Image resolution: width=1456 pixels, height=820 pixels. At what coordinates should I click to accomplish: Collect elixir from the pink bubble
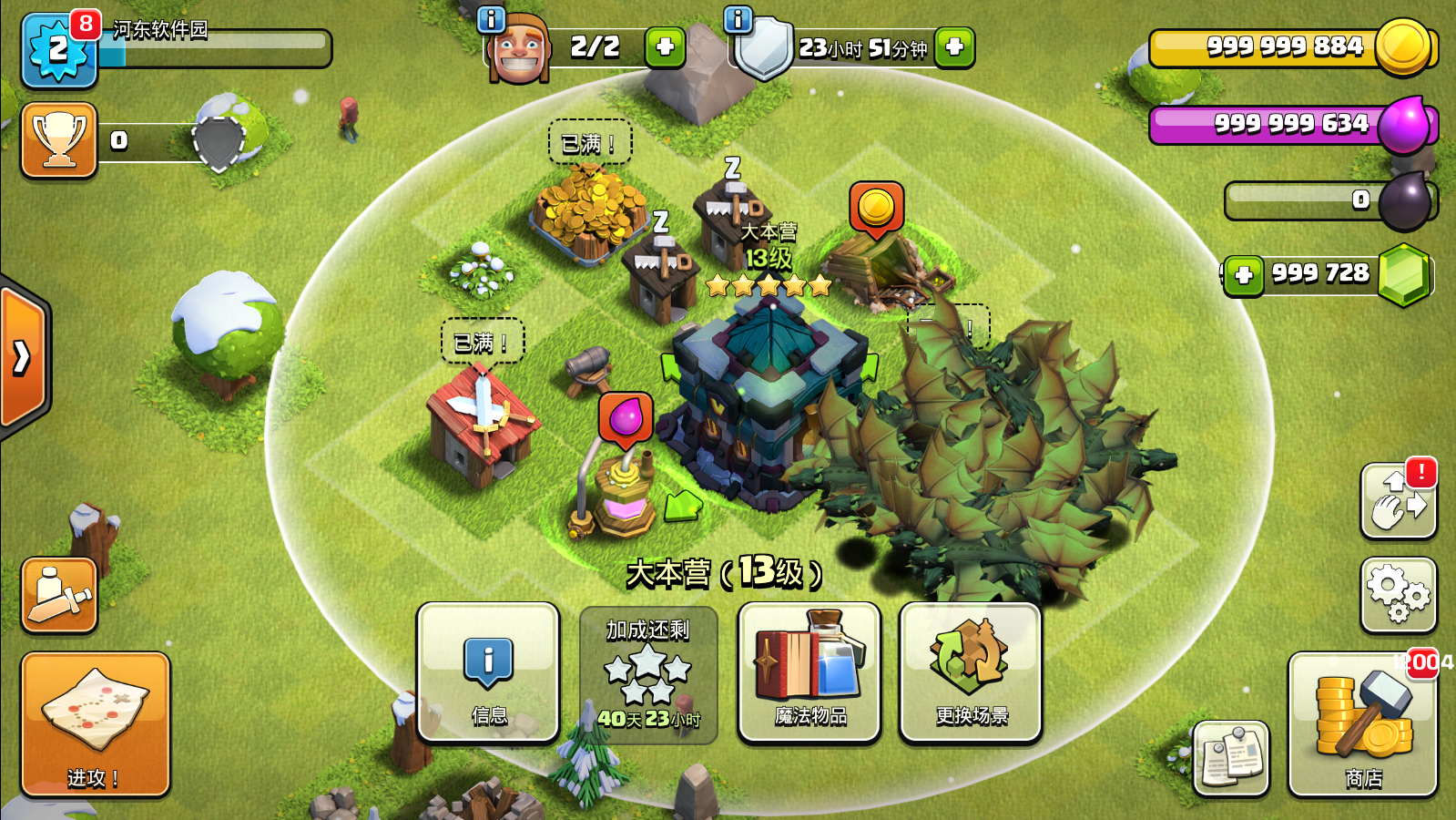tap(626, 419)
